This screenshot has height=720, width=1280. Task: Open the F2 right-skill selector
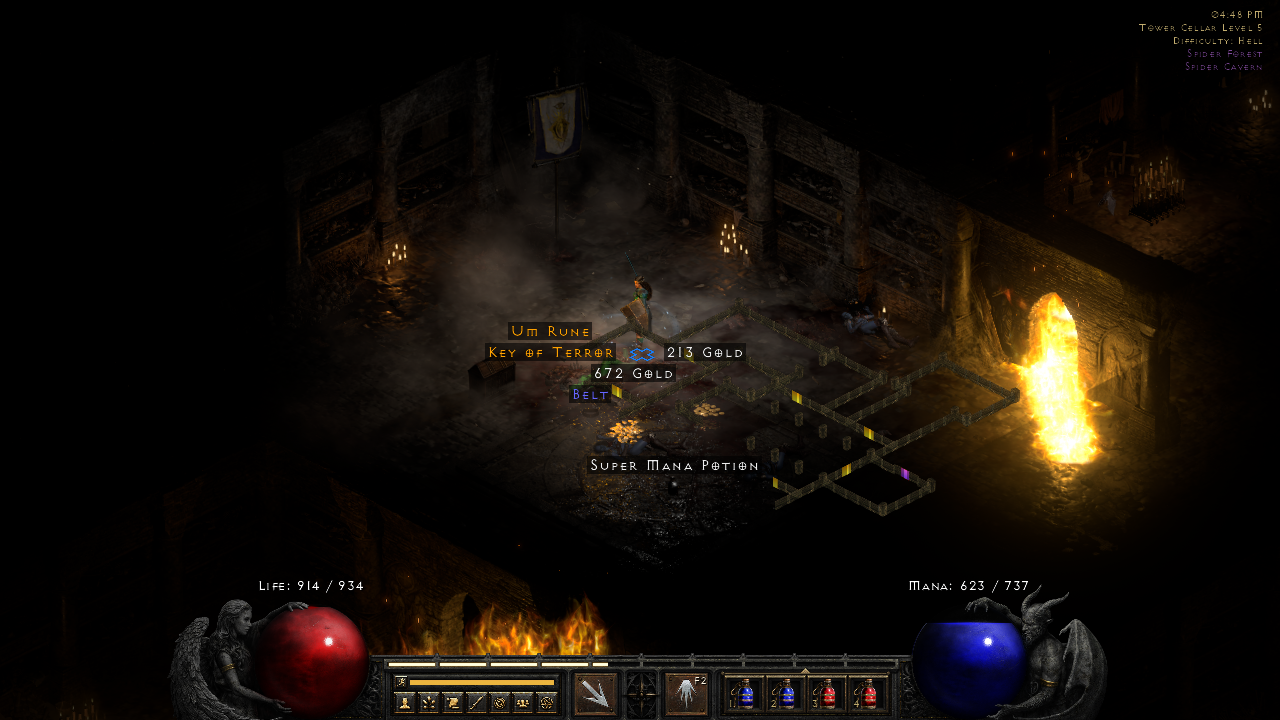click(x=687, y=693)
